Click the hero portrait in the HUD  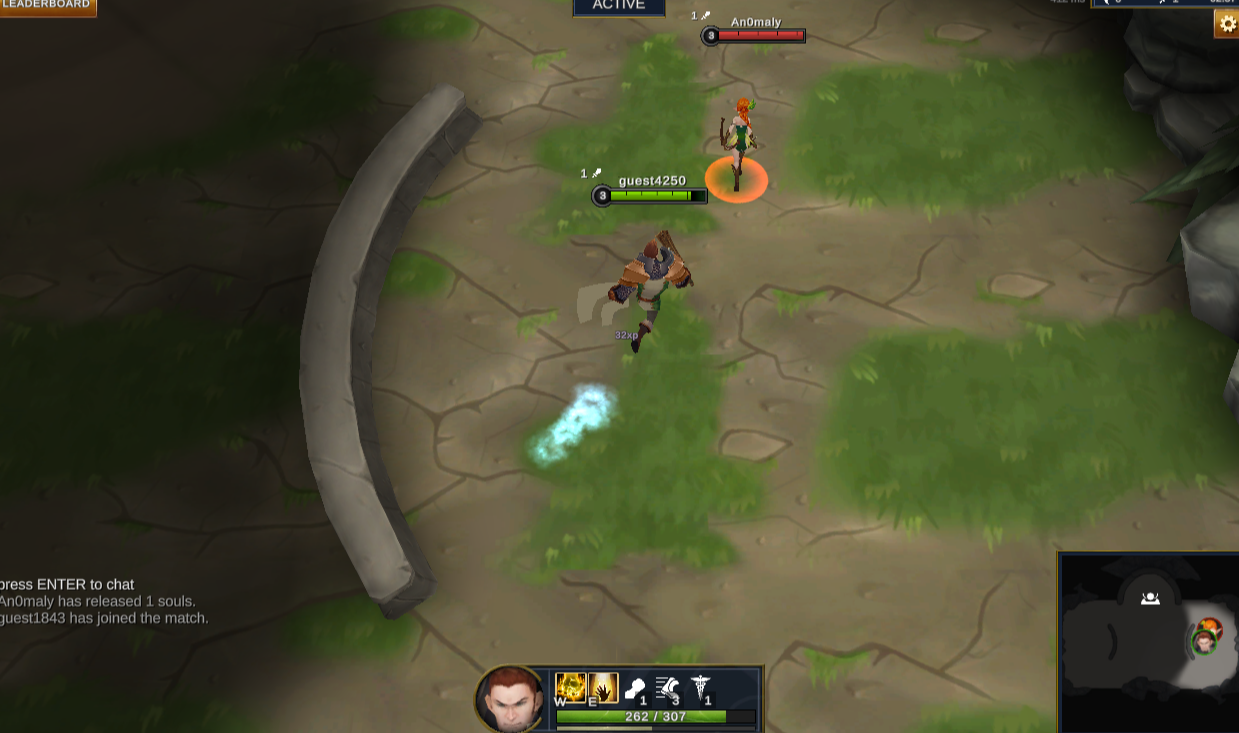511,699
